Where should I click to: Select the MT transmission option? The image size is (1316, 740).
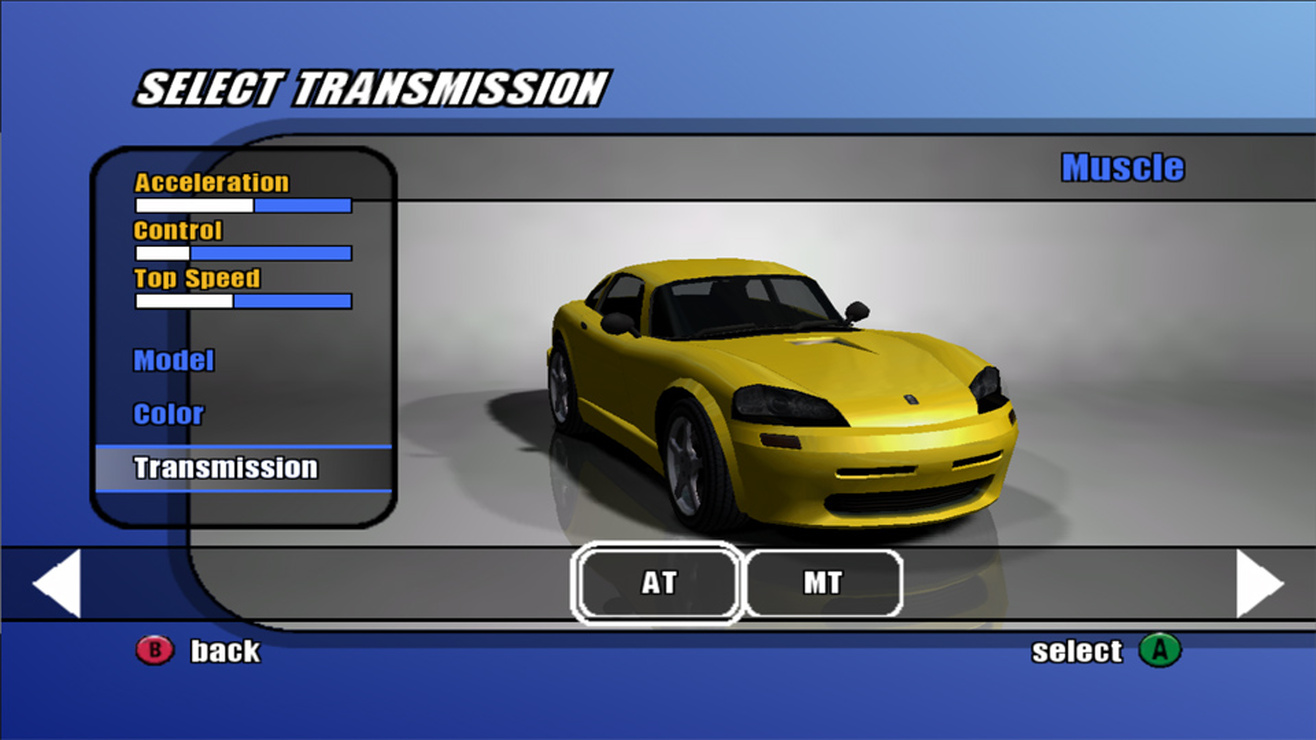tap(823, 584)
